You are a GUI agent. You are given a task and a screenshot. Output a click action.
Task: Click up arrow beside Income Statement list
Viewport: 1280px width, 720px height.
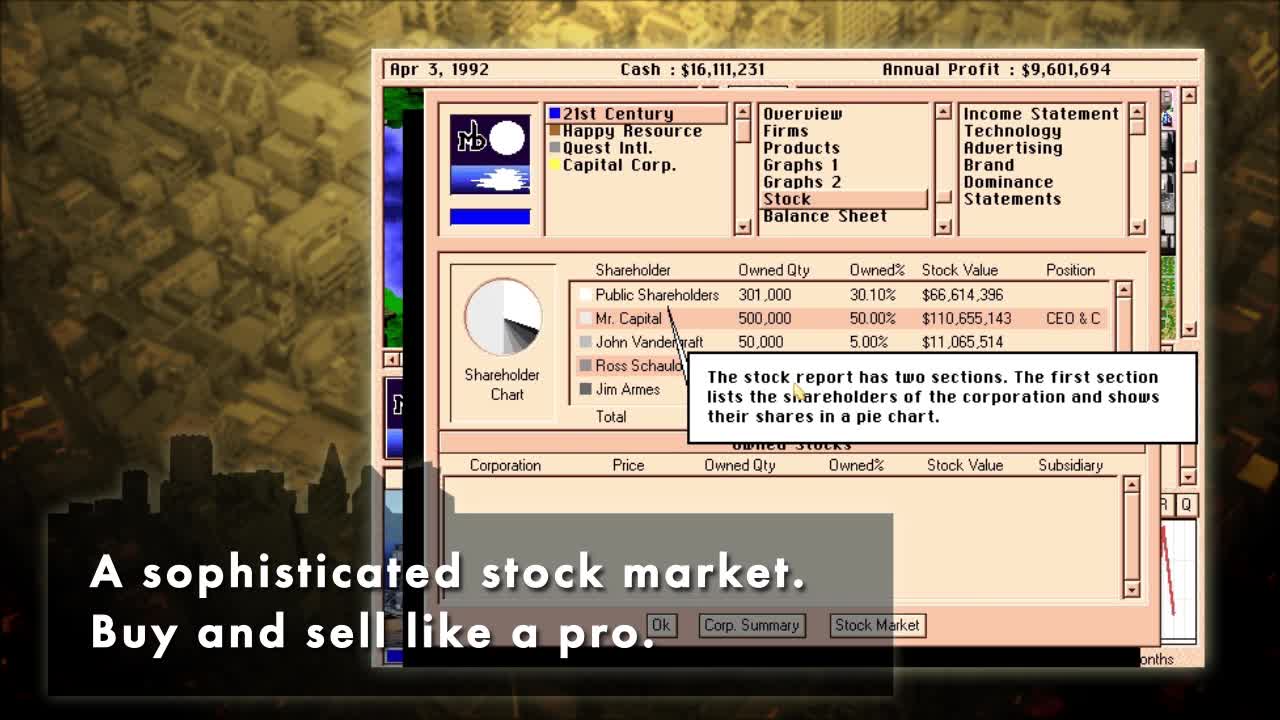coord(1137,113)
